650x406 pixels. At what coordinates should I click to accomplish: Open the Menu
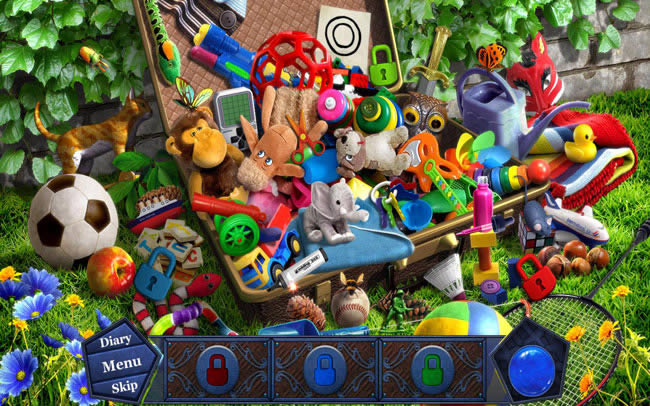point(120,363)
